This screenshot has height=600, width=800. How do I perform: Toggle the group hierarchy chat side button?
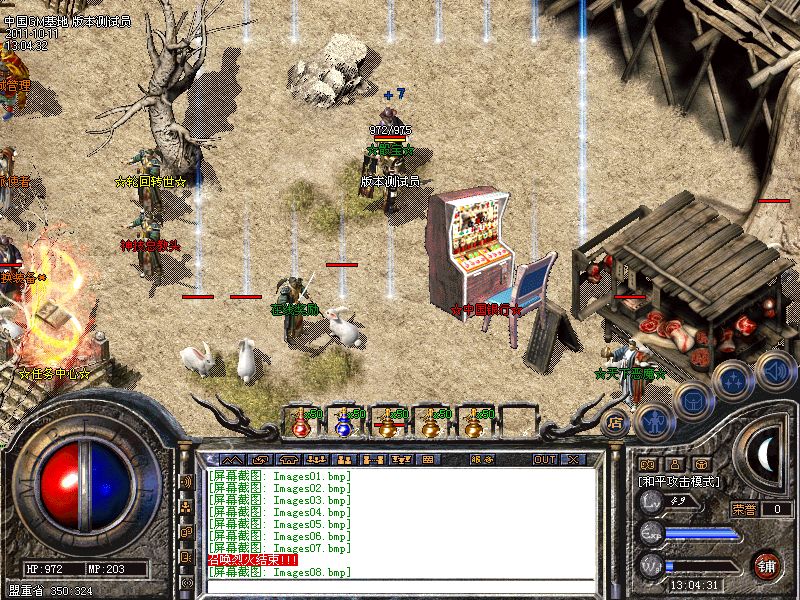click(x=186, y=507)
